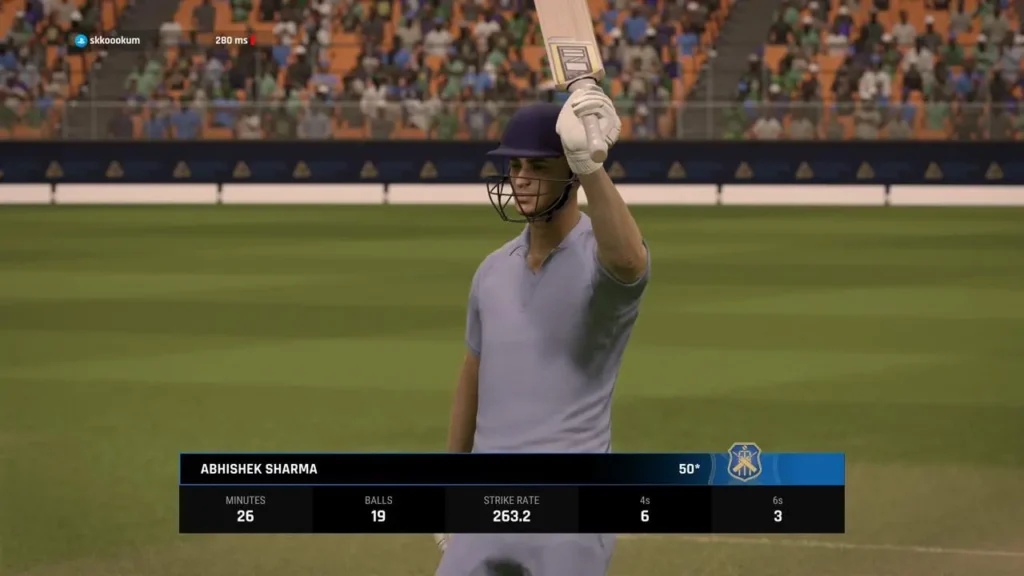Select the skkoookum player tag
Viewport: 1024px width, 576px height.
tap(107, 40)
